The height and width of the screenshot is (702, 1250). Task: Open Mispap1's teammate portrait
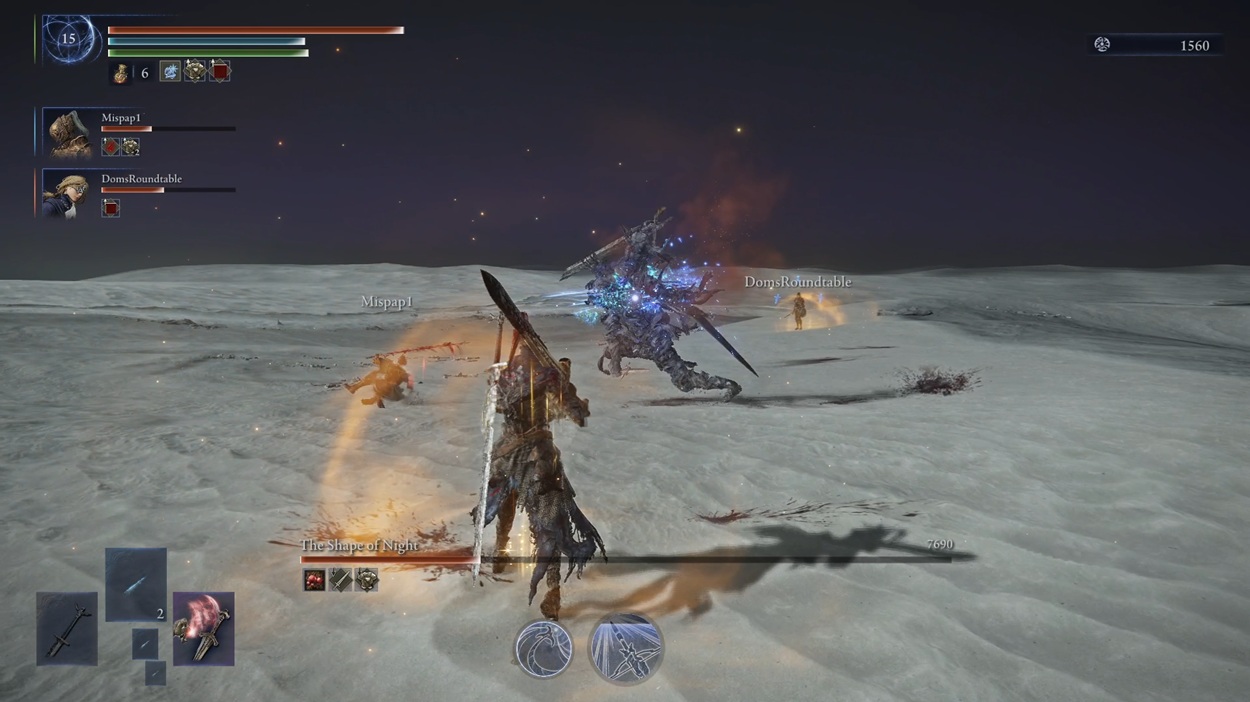point(70,133)
